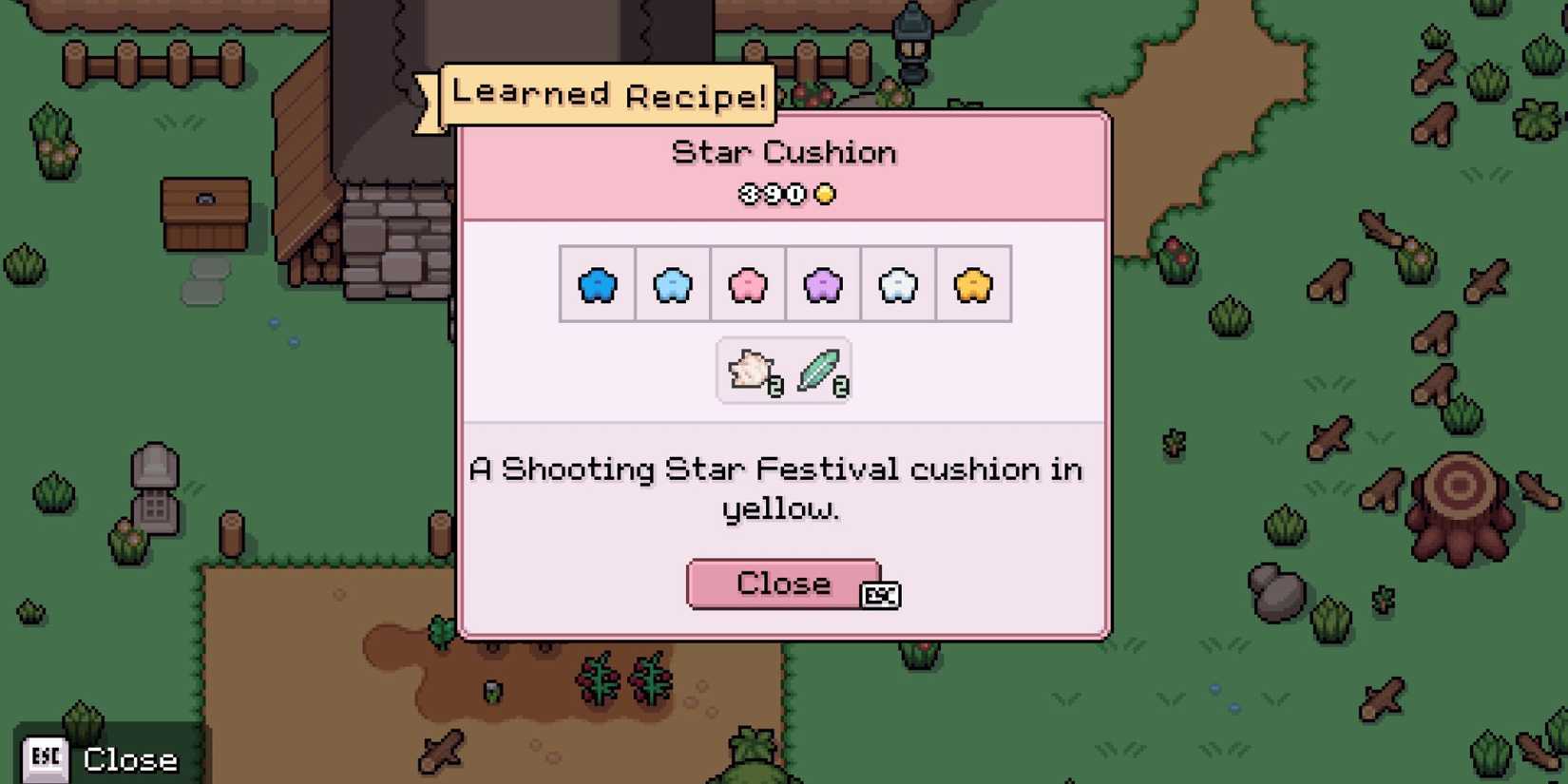Screen dimensions: 1568x784
Task: Click the Star Cushion recipe title
Action: pyautogui.click(x=783, y=151)
